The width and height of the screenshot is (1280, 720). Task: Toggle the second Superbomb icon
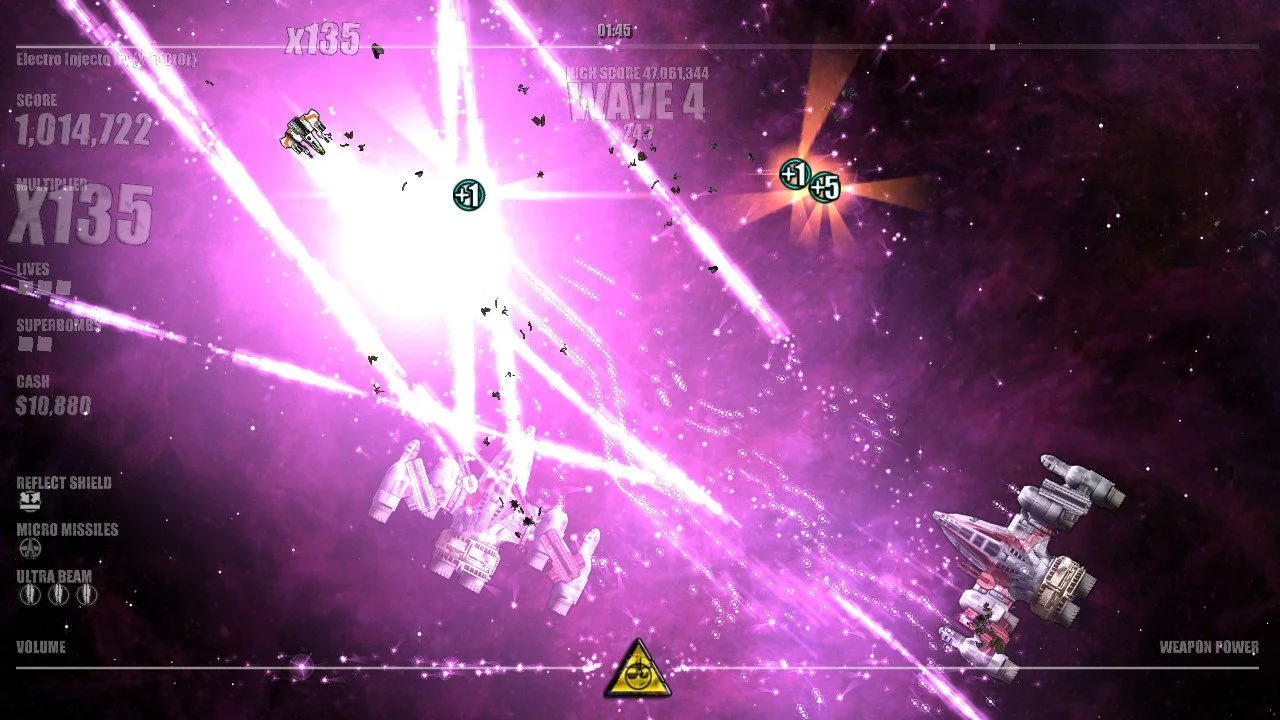pyautogui.click(x=43, y=340)
